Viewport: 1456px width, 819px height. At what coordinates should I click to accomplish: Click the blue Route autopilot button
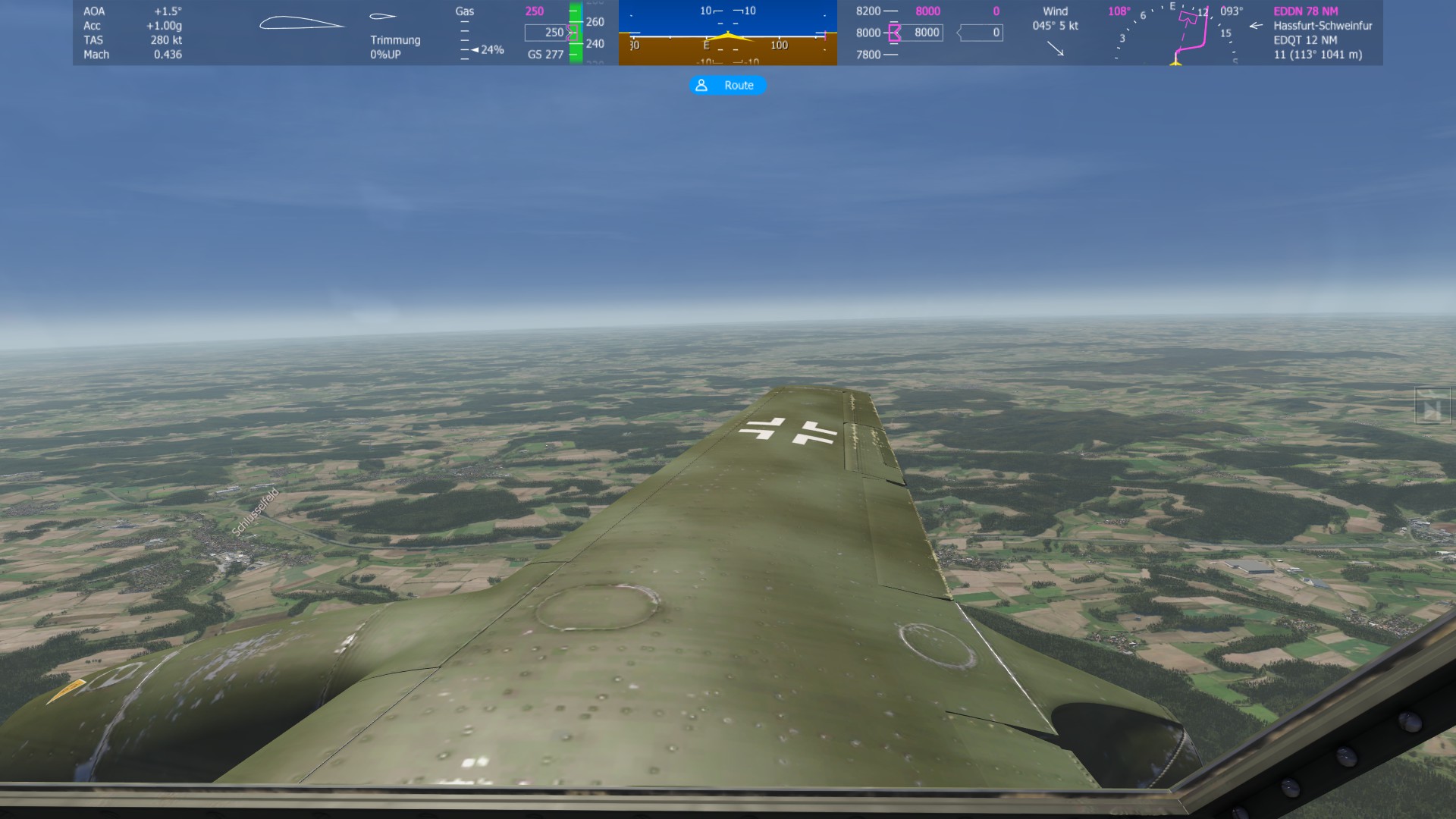tap(727, 86)
